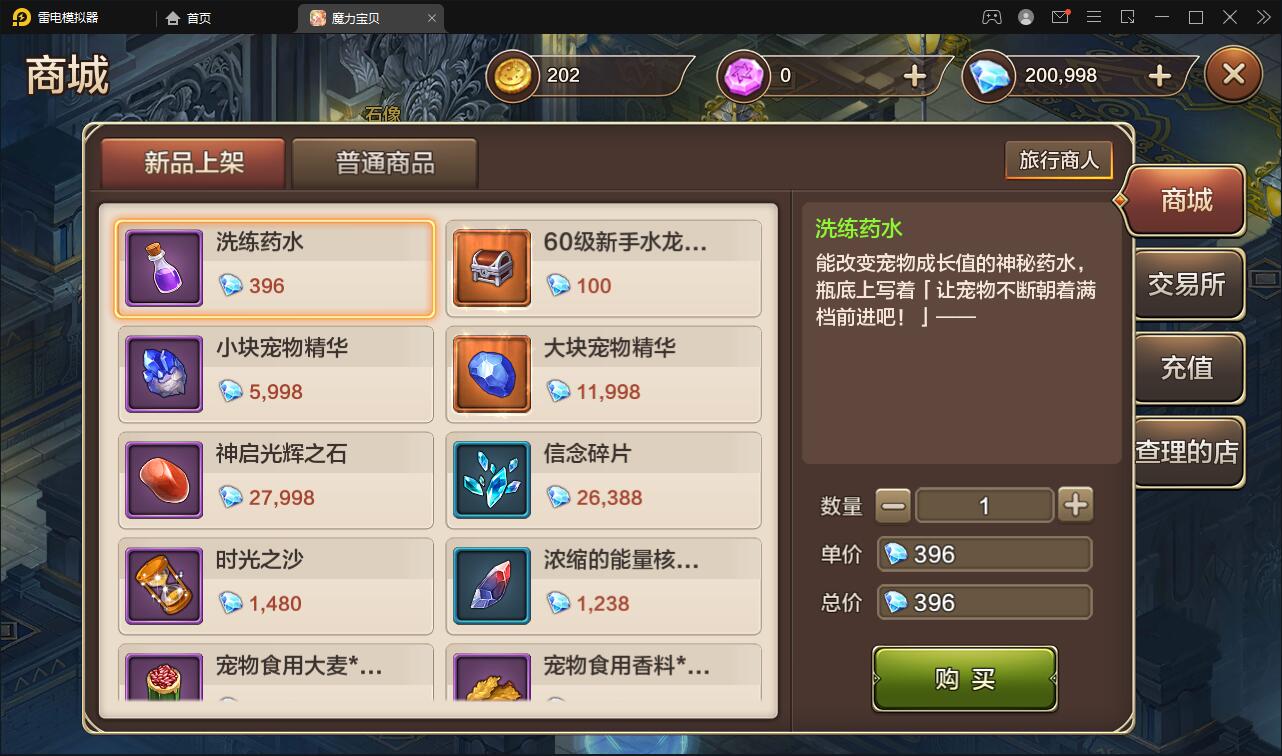This screenshot has width=1282, height=756.
Task: Select the 时光之沙 hourglass item icon
Action: pyautogui.click(x=163, y=586)
